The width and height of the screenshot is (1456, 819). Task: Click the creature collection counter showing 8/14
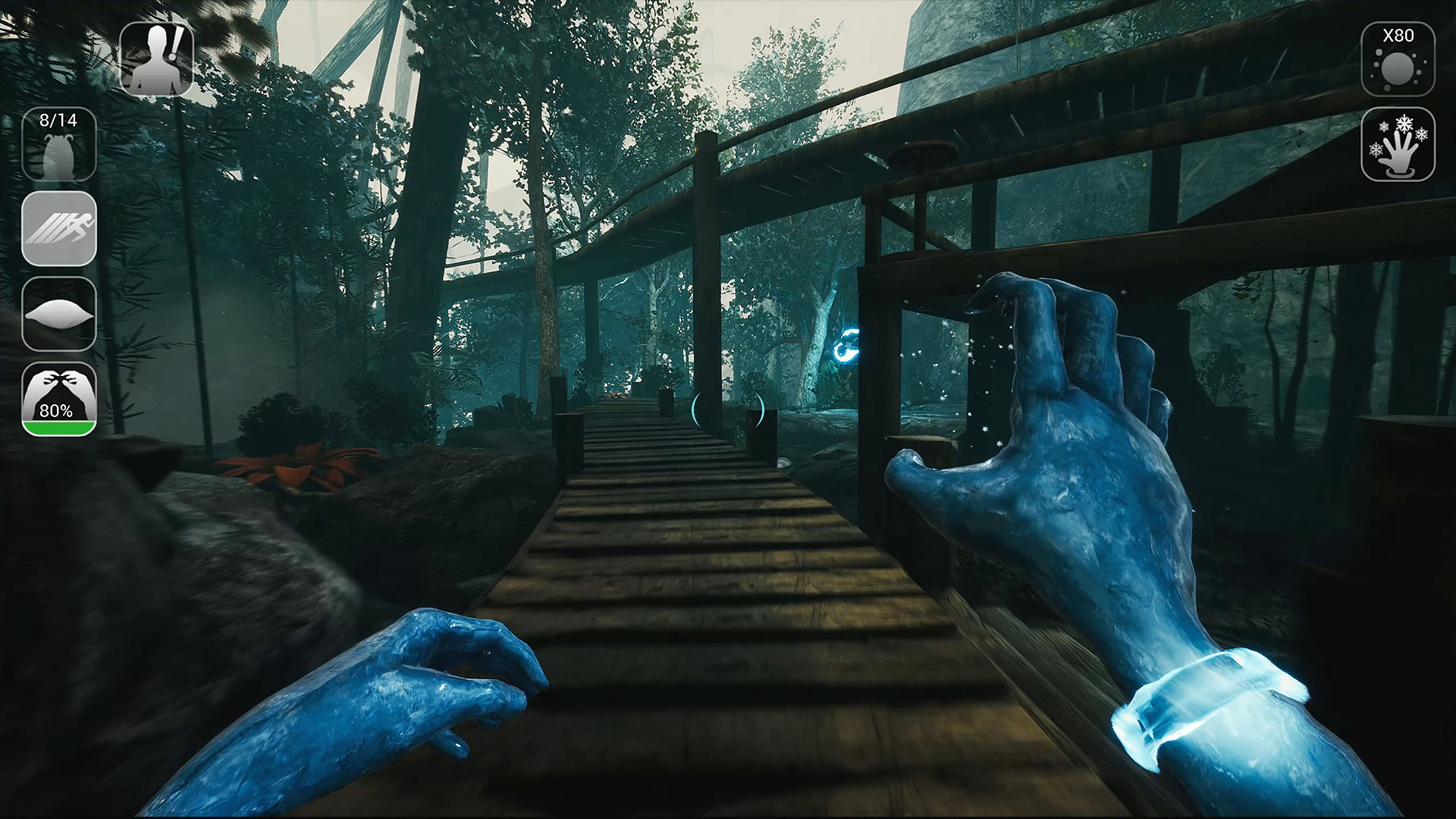59,143
